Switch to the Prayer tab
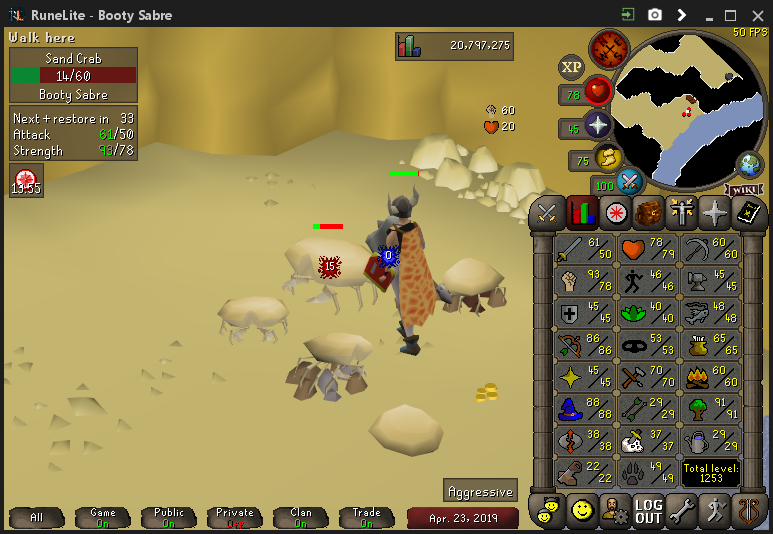The width and height of the screenshot is (773, 534). [x=716, y=213]
